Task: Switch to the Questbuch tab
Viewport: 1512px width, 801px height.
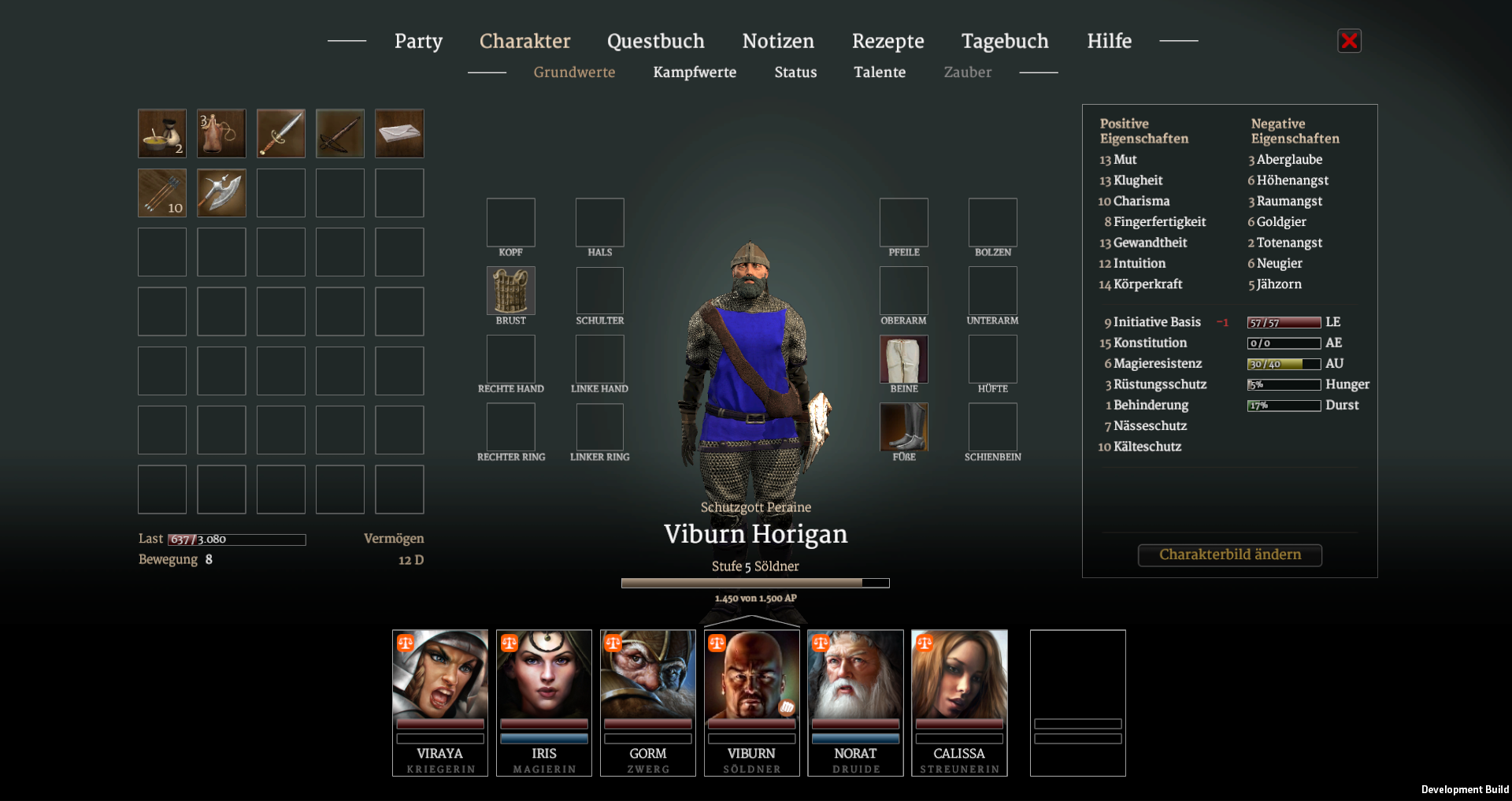Action: [655, 41]
